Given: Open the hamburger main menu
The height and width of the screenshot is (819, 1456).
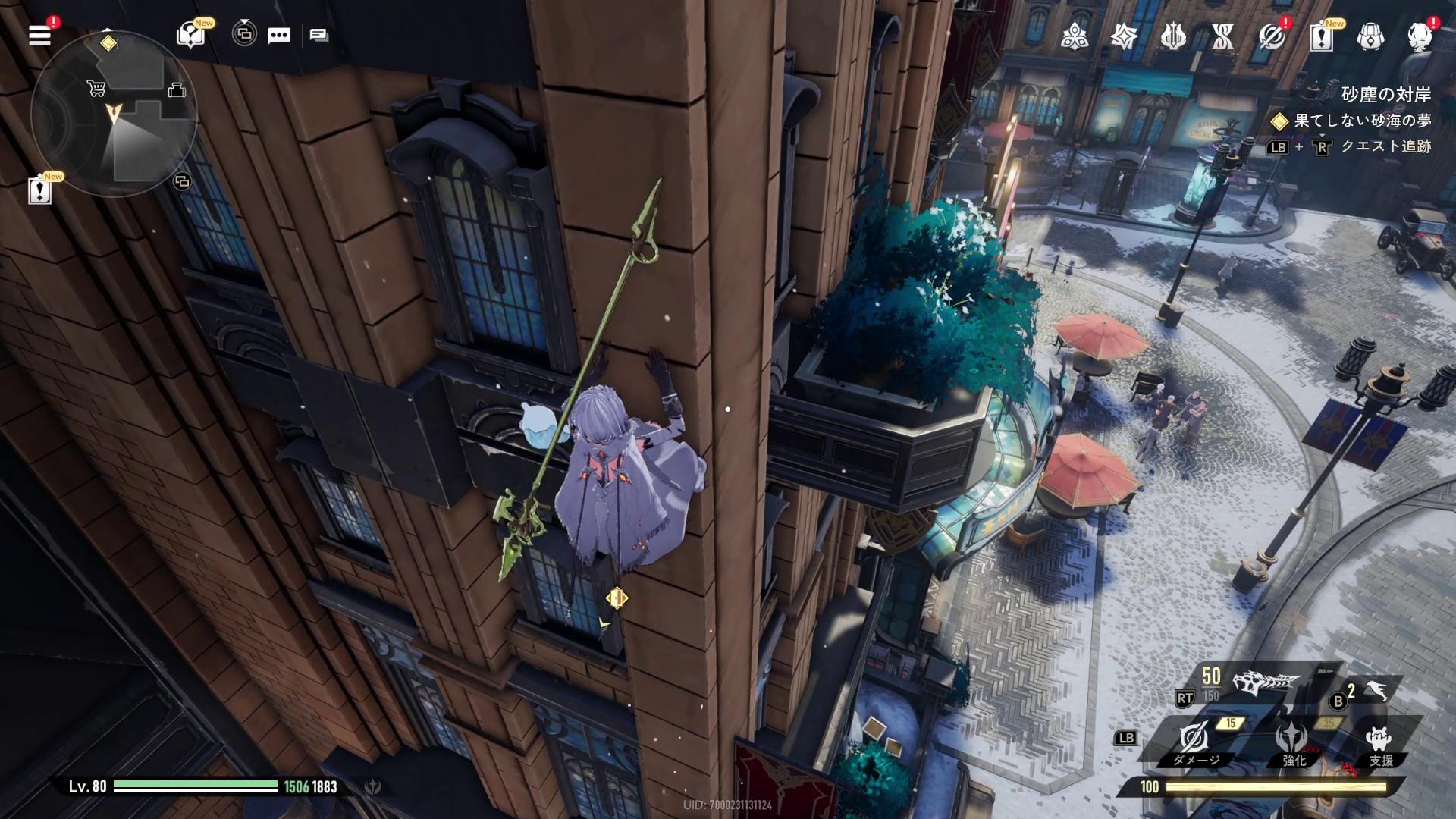Looking at the screenshot, I should [39, 35].
